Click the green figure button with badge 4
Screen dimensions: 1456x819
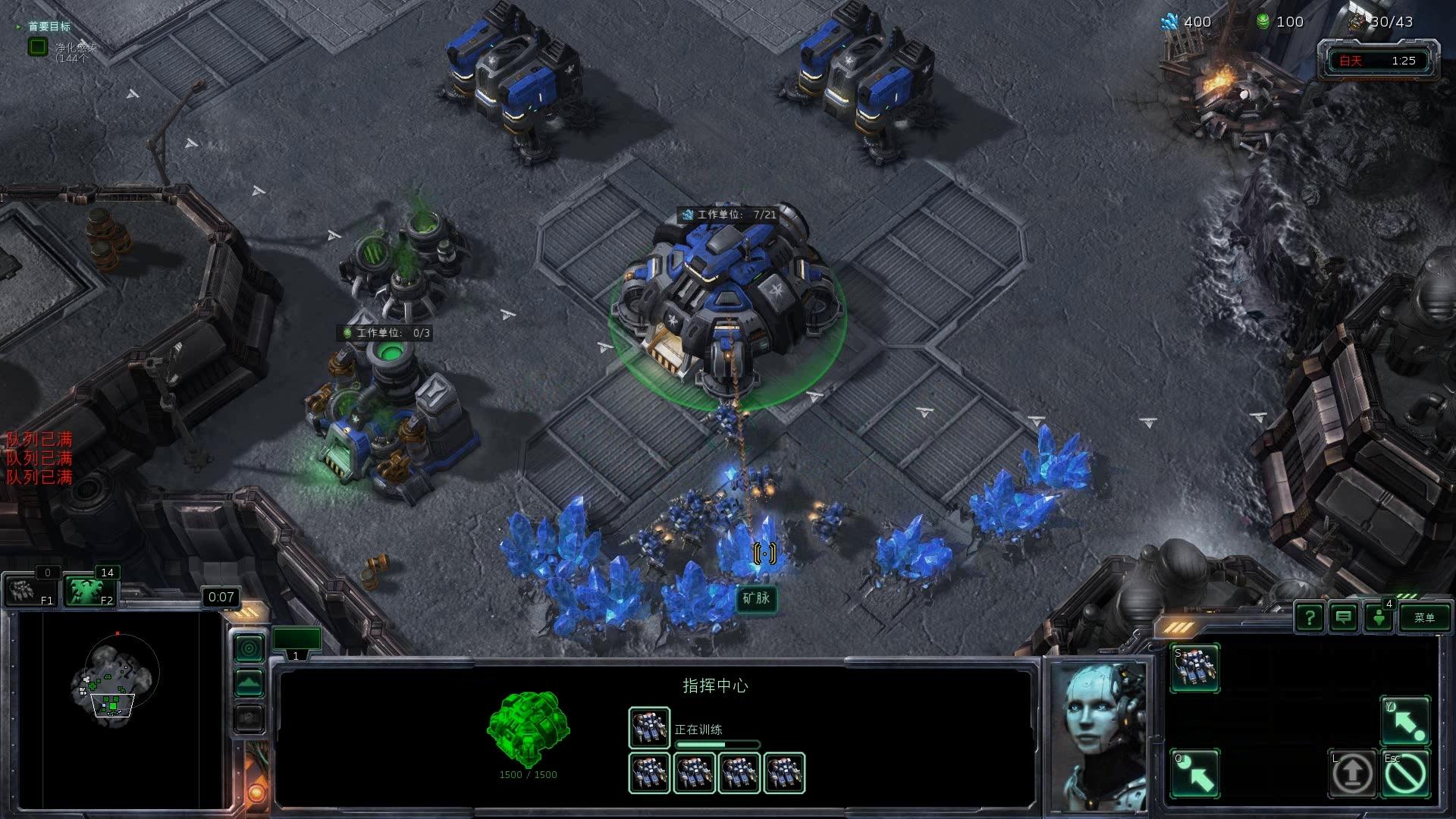tap(1379, 618)
